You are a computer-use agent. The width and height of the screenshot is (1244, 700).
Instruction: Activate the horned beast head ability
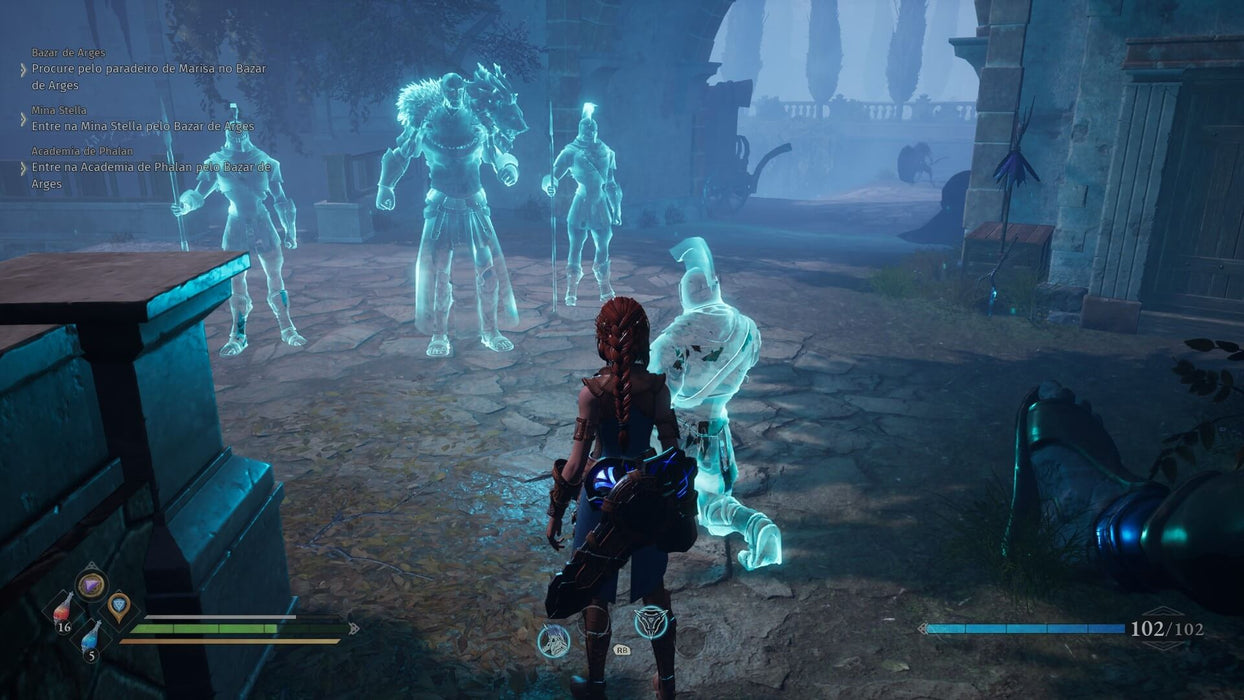point(553,640)
